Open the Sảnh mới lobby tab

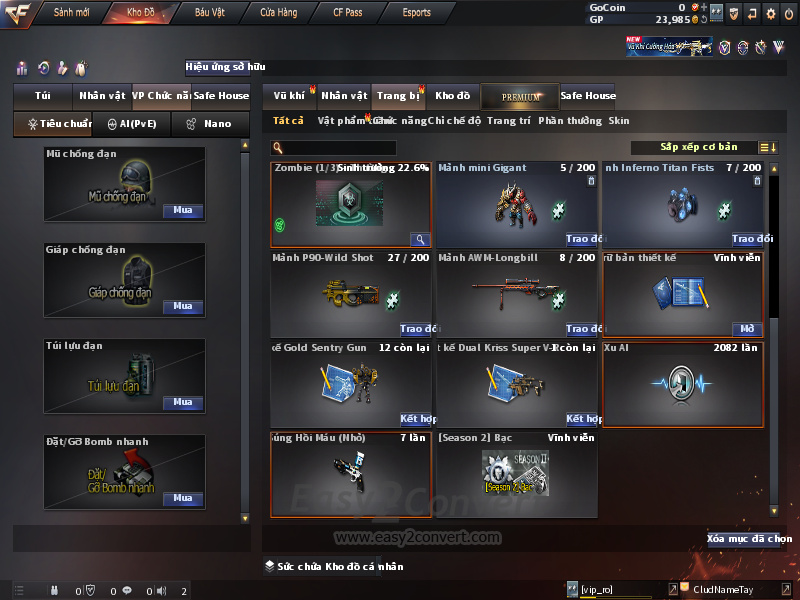71,13
